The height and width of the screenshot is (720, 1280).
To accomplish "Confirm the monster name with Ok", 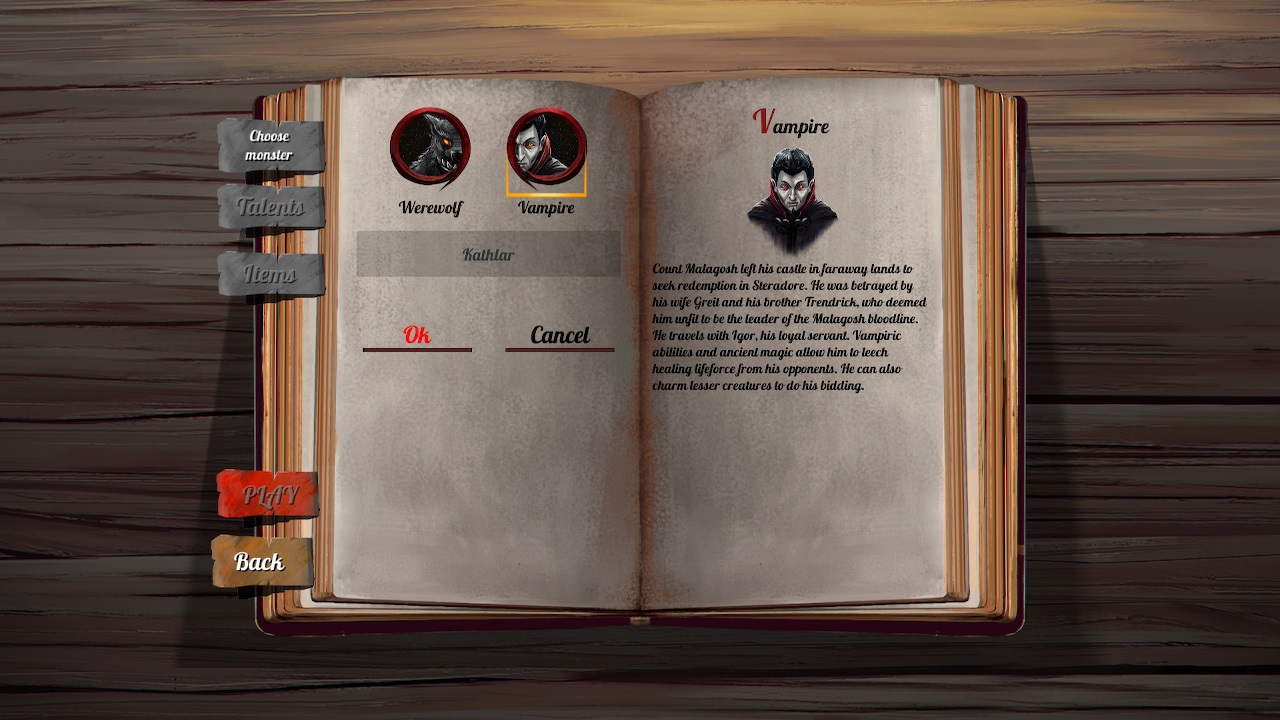I will coord(416,335).
